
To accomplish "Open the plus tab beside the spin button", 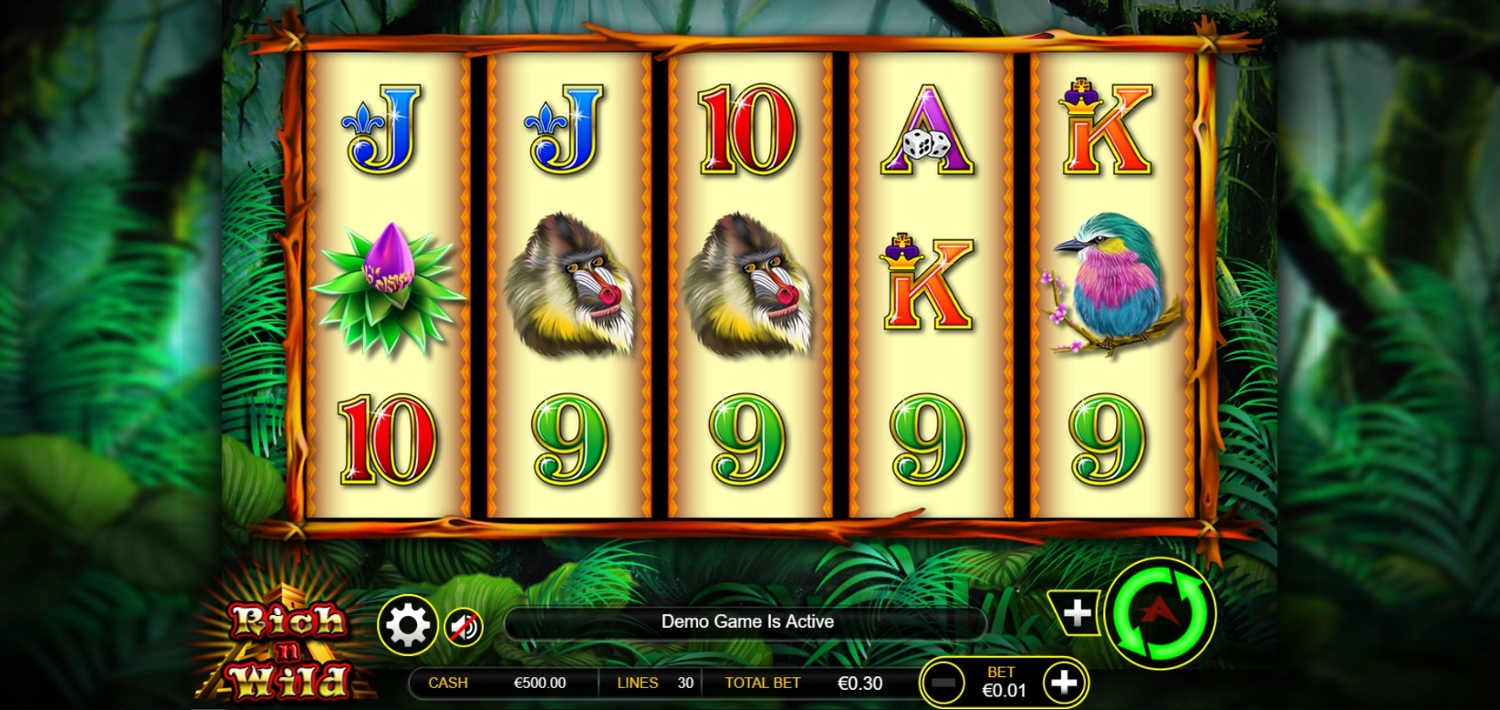I will click(1076, 613).
